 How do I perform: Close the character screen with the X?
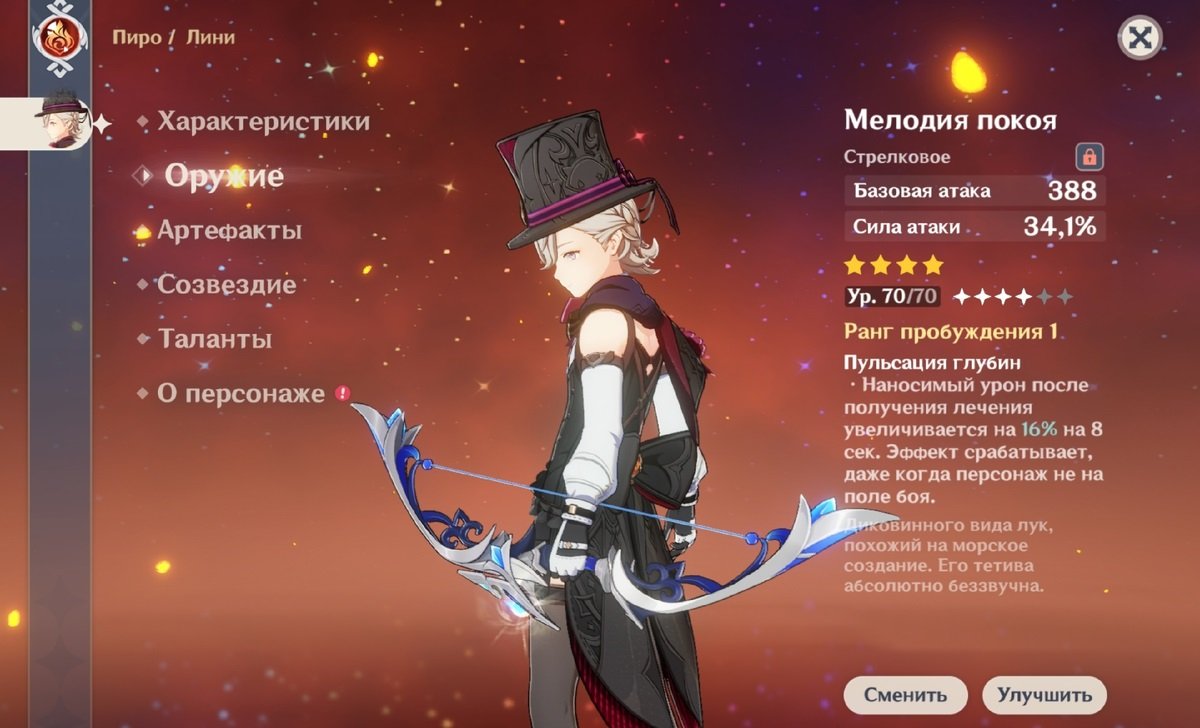point(1139,38)
